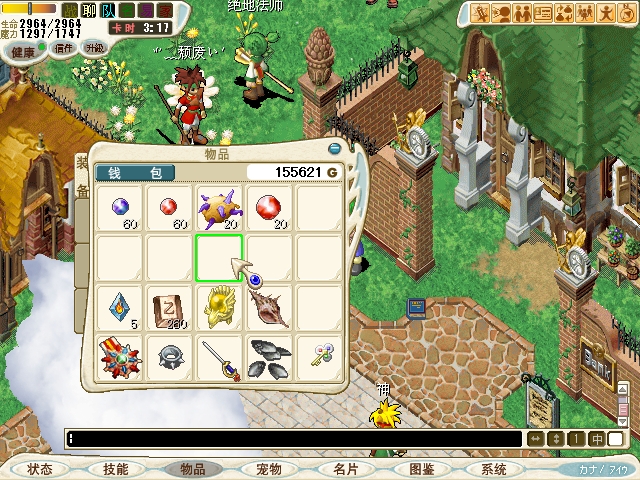Select the golden helmet item
The width and height of the screenshot is (640, 480).
pos(219,307)
